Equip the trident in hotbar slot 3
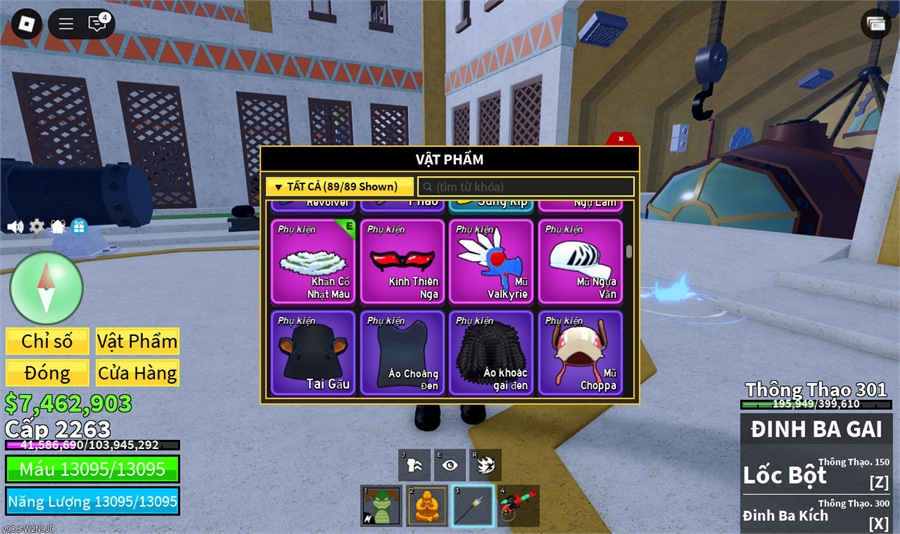Image resolution: width=900 pixels, height=534 pixels. 472,506
